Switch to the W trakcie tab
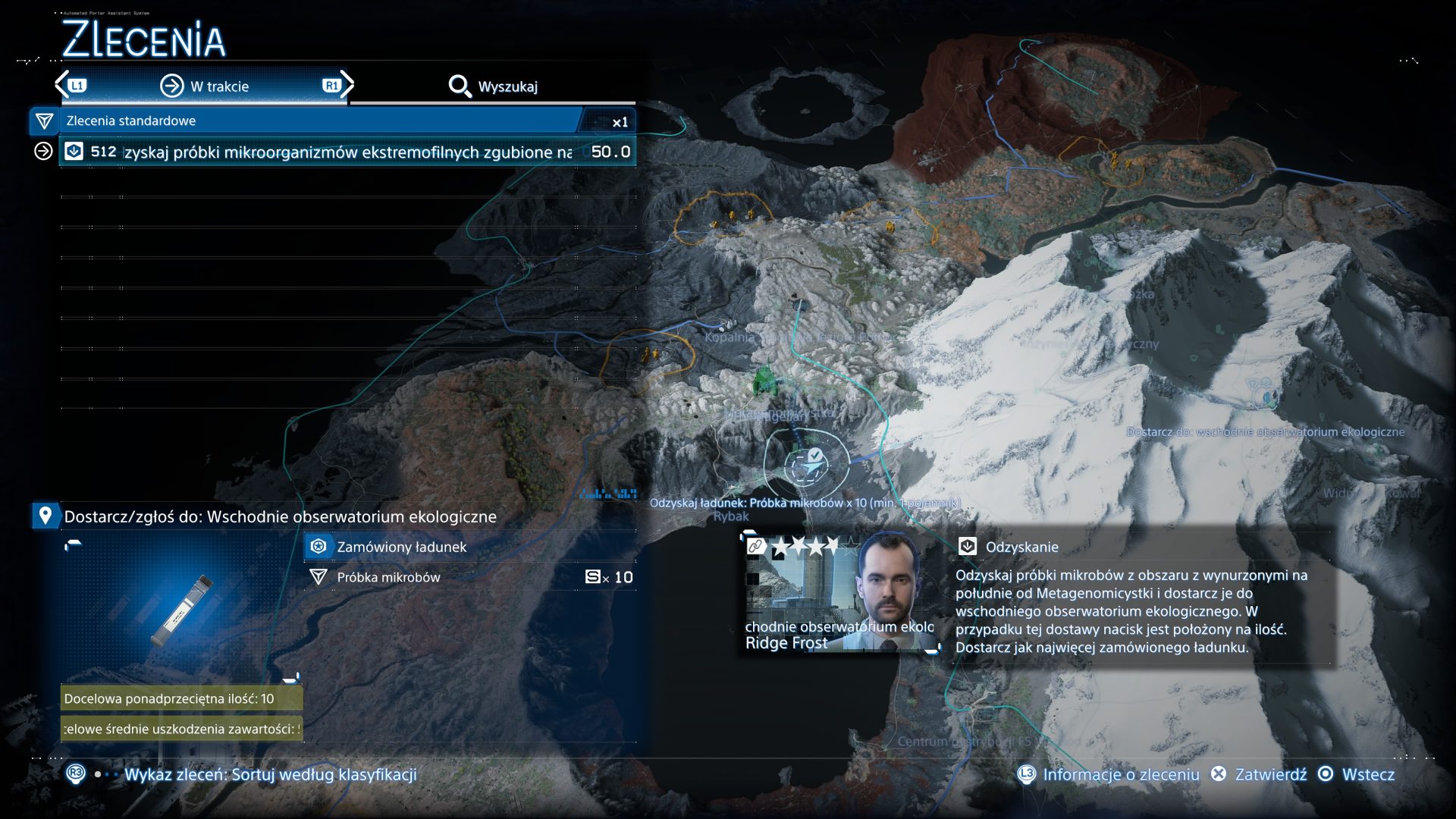This screenshot has width=1456, height=819. point(205,86)
